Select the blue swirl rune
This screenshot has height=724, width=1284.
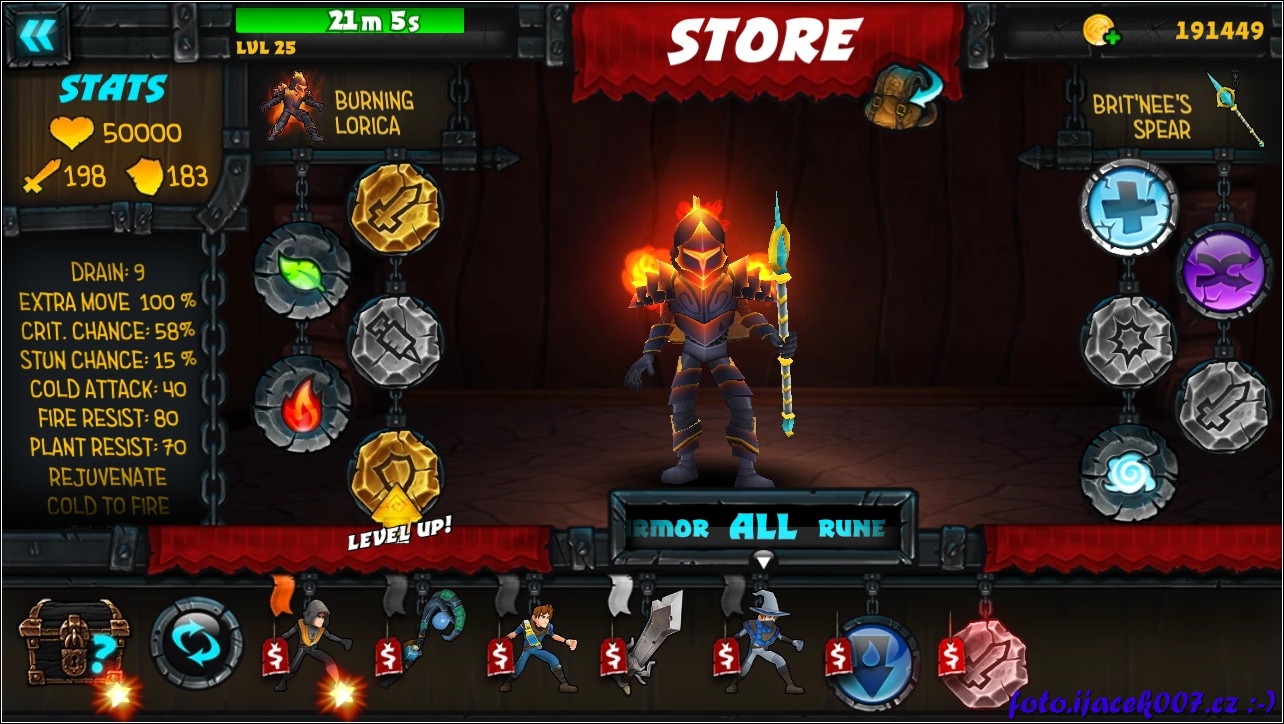click(1129, 472)
